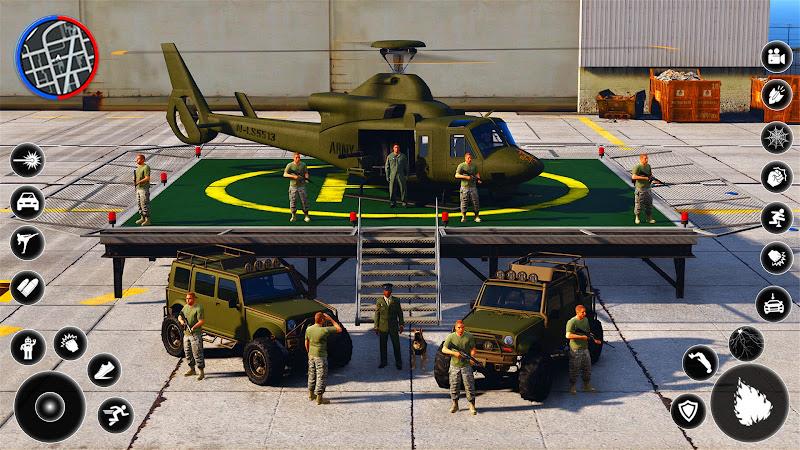This screenshot has width=800, height=450.
Task: Tap the diving figure button
Action: click(x=700, y=362)
